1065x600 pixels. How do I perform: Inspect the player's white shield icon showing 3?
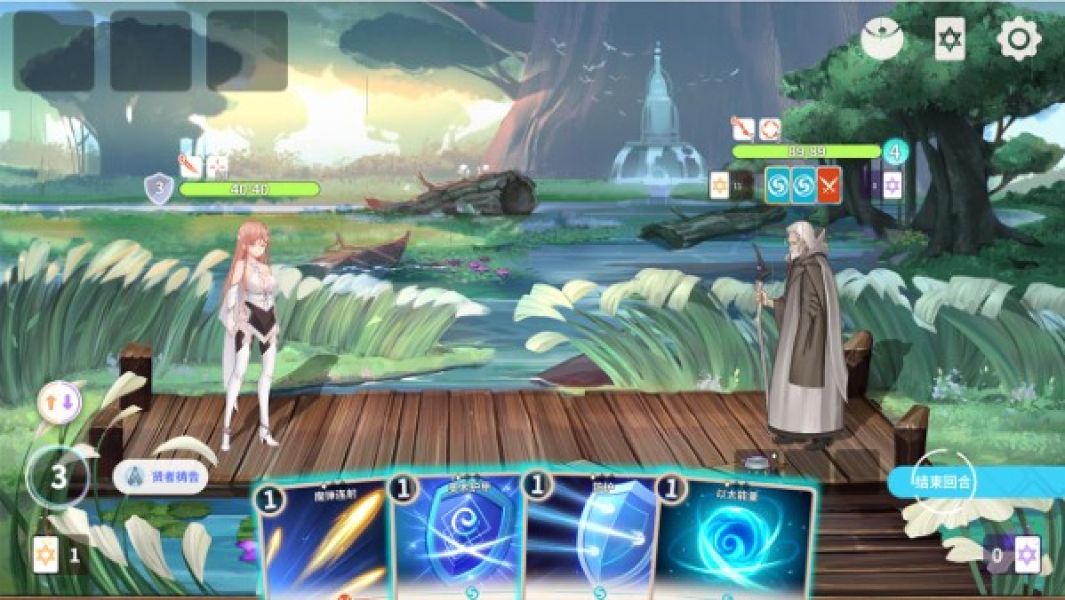click(x=159, y=188)
